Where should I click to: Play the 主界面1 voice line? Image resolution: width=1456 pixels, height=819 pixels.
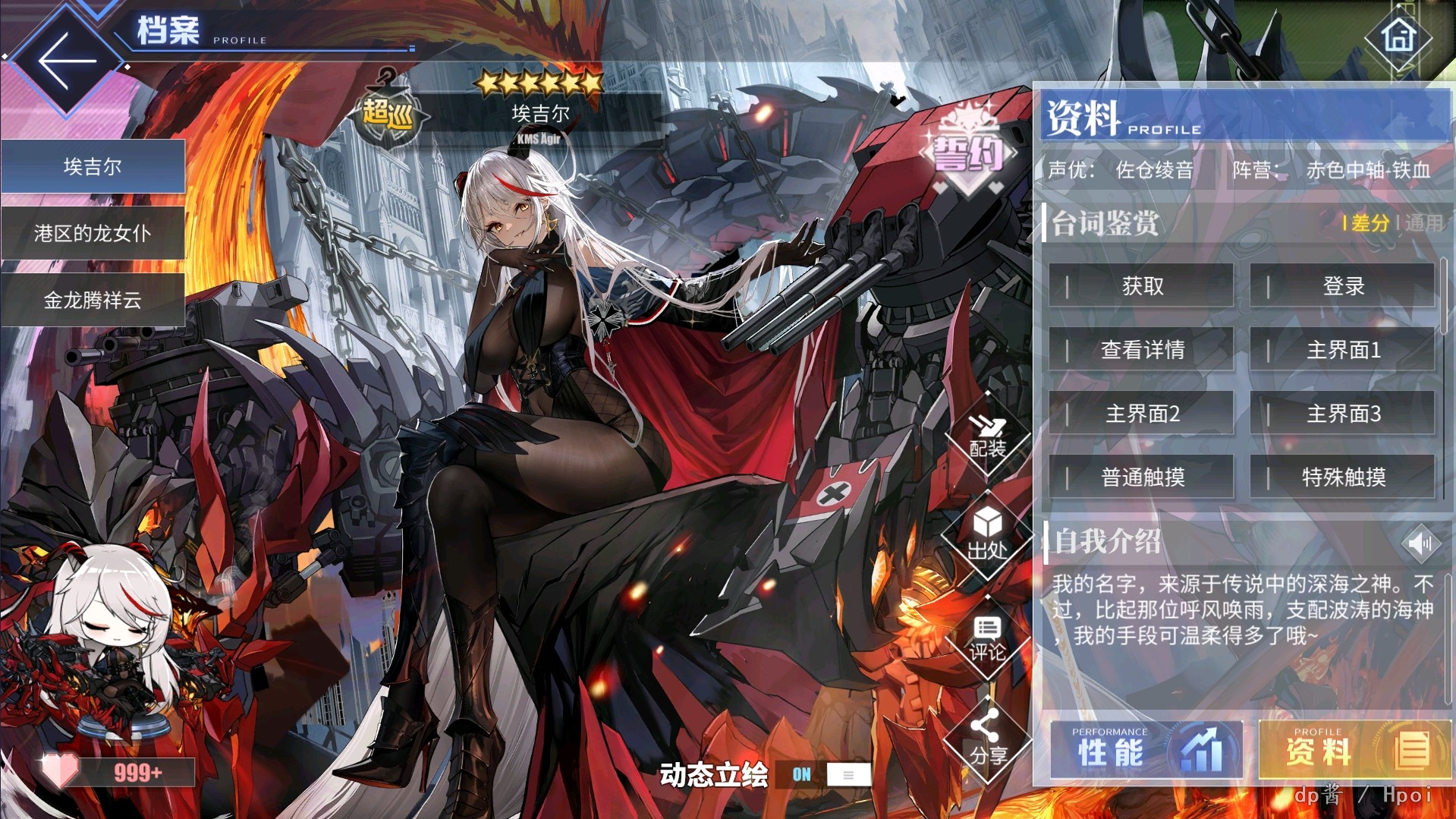(1342, 350)
